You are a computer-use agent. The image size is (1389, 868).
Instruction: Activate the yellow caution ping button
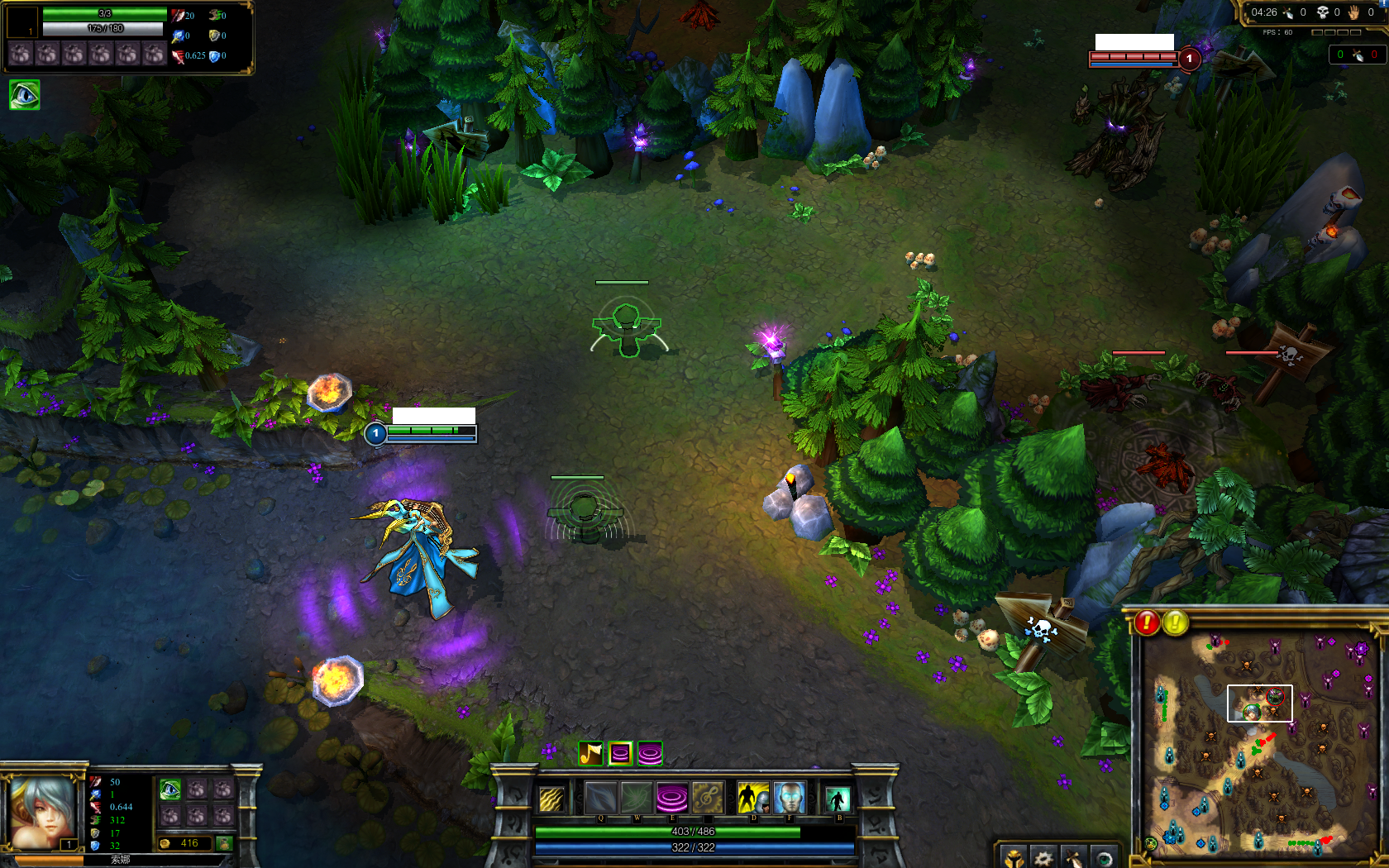tap(1176, 622)
